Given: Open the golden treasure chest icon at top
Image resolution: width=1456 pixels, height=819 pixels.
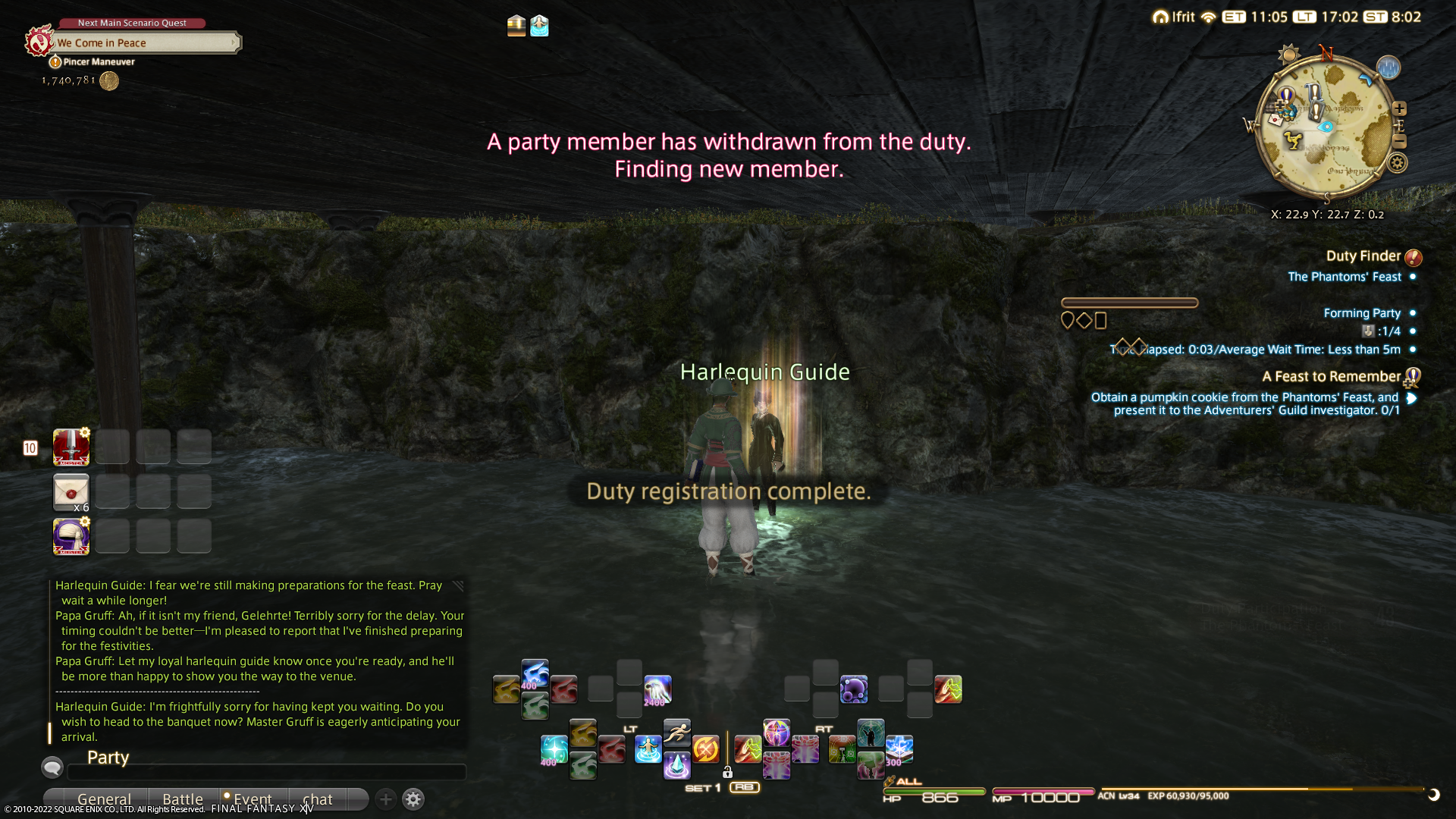Looking at the screenshot, I should tap(516, 26).
